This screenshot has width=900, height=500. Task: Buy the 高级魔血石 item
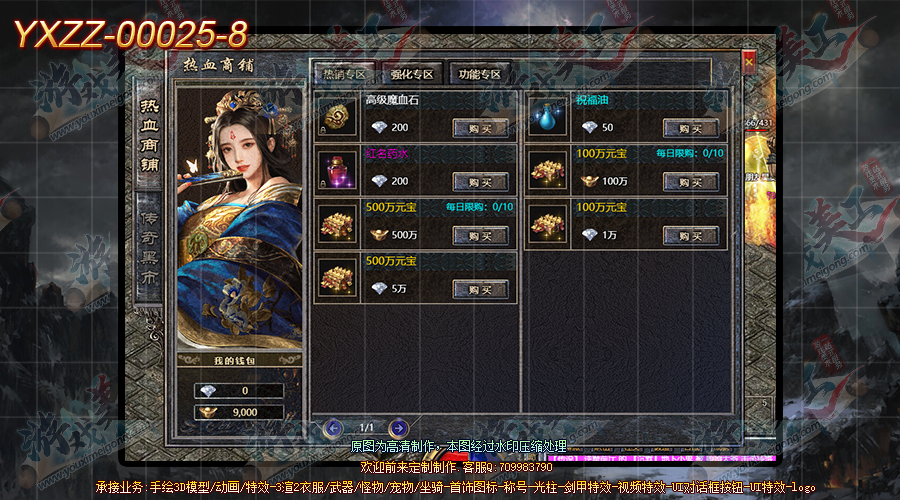point(480,128)
